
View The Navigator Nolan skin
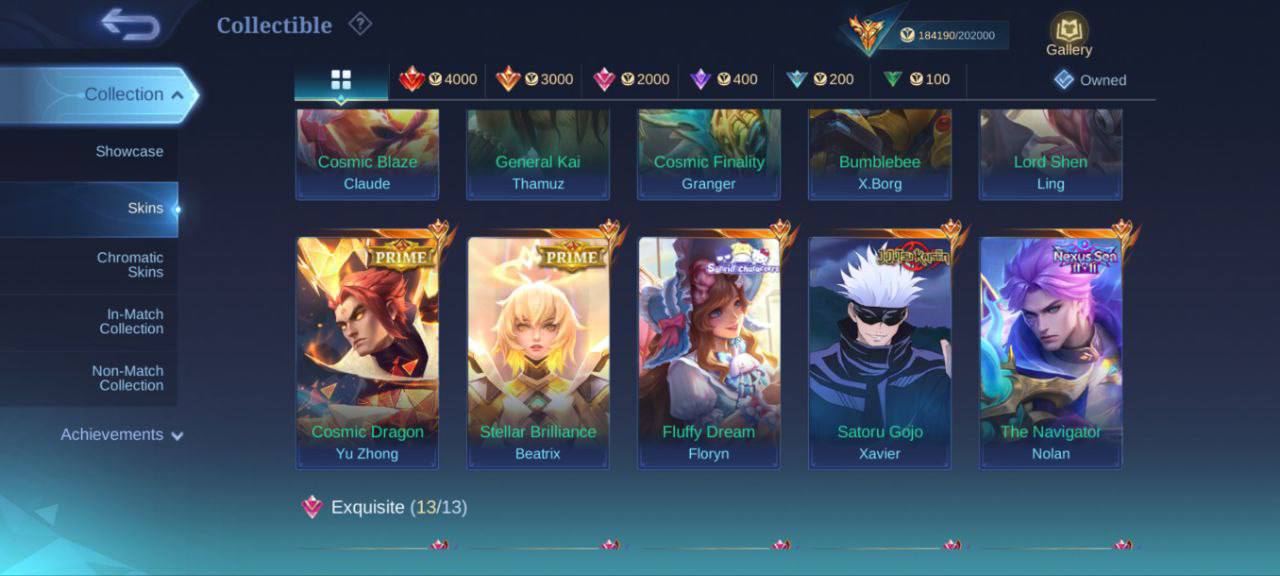1051,352
